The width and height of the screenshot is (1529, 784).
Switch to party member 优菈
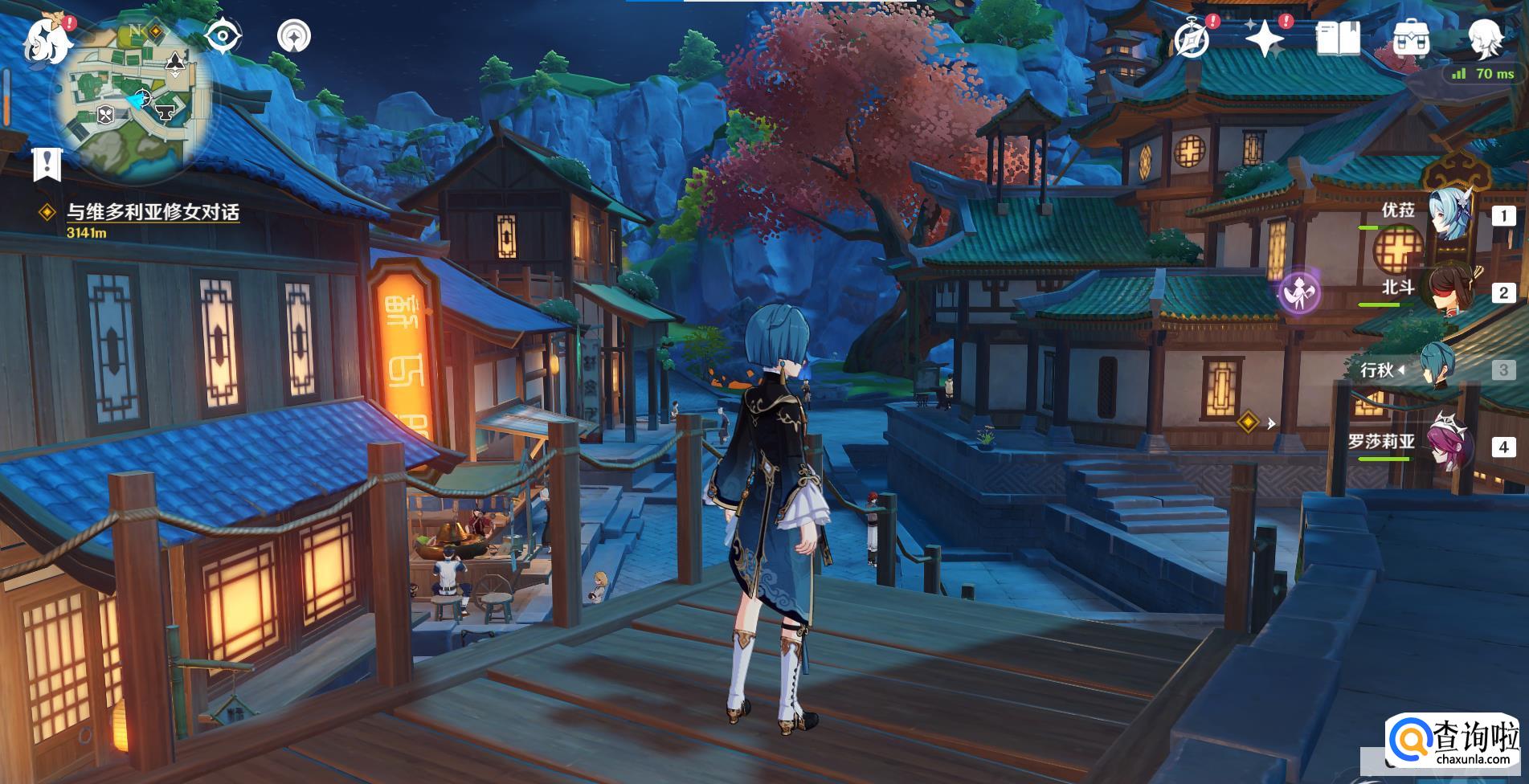[x=1450, y=214]
